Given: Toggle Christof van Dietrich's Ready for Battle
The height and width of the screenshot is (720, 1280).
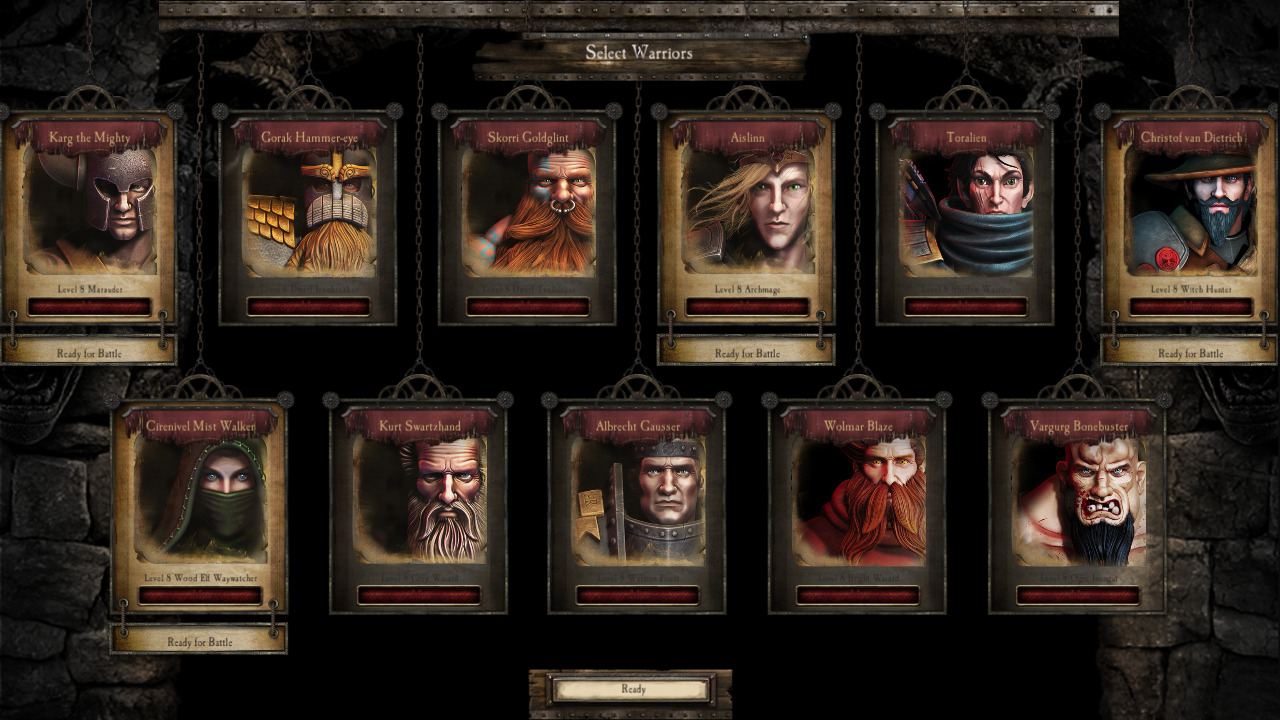Looking at the screenshot, I should [x=1192, y=353].
